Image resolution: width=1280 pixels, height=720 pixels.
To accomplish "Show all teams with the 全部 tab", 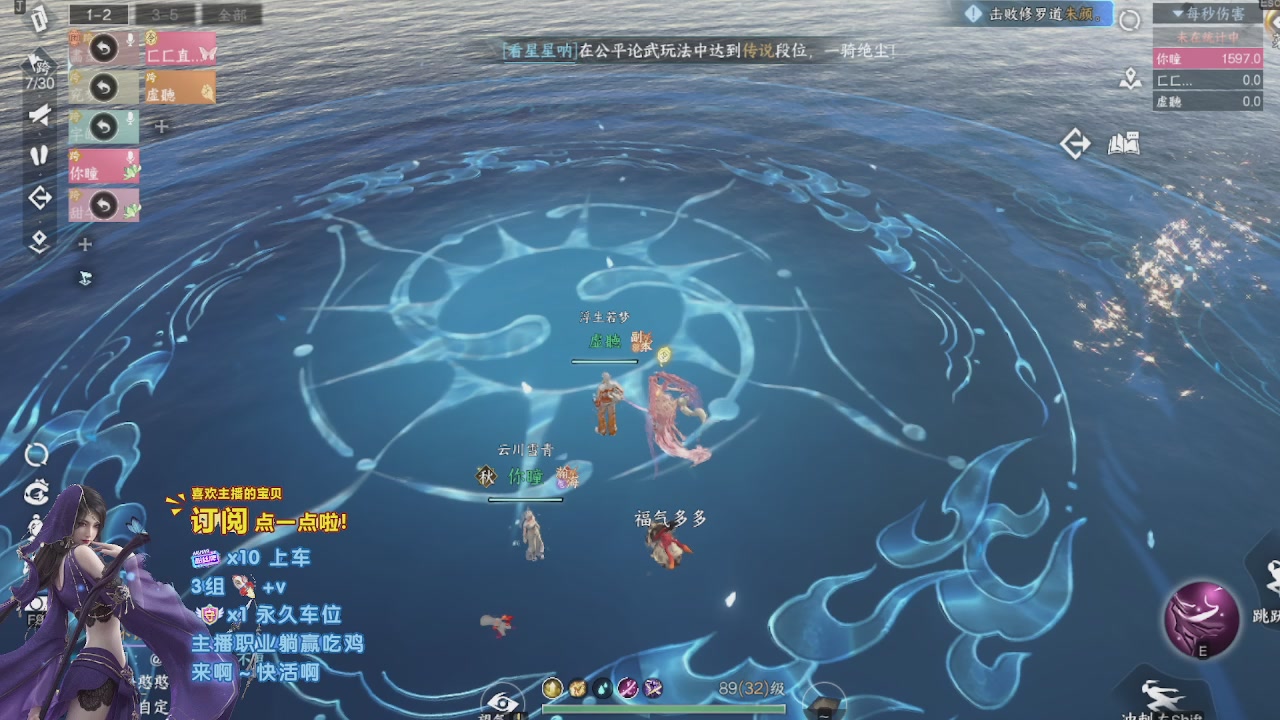I will coord(231,15).
